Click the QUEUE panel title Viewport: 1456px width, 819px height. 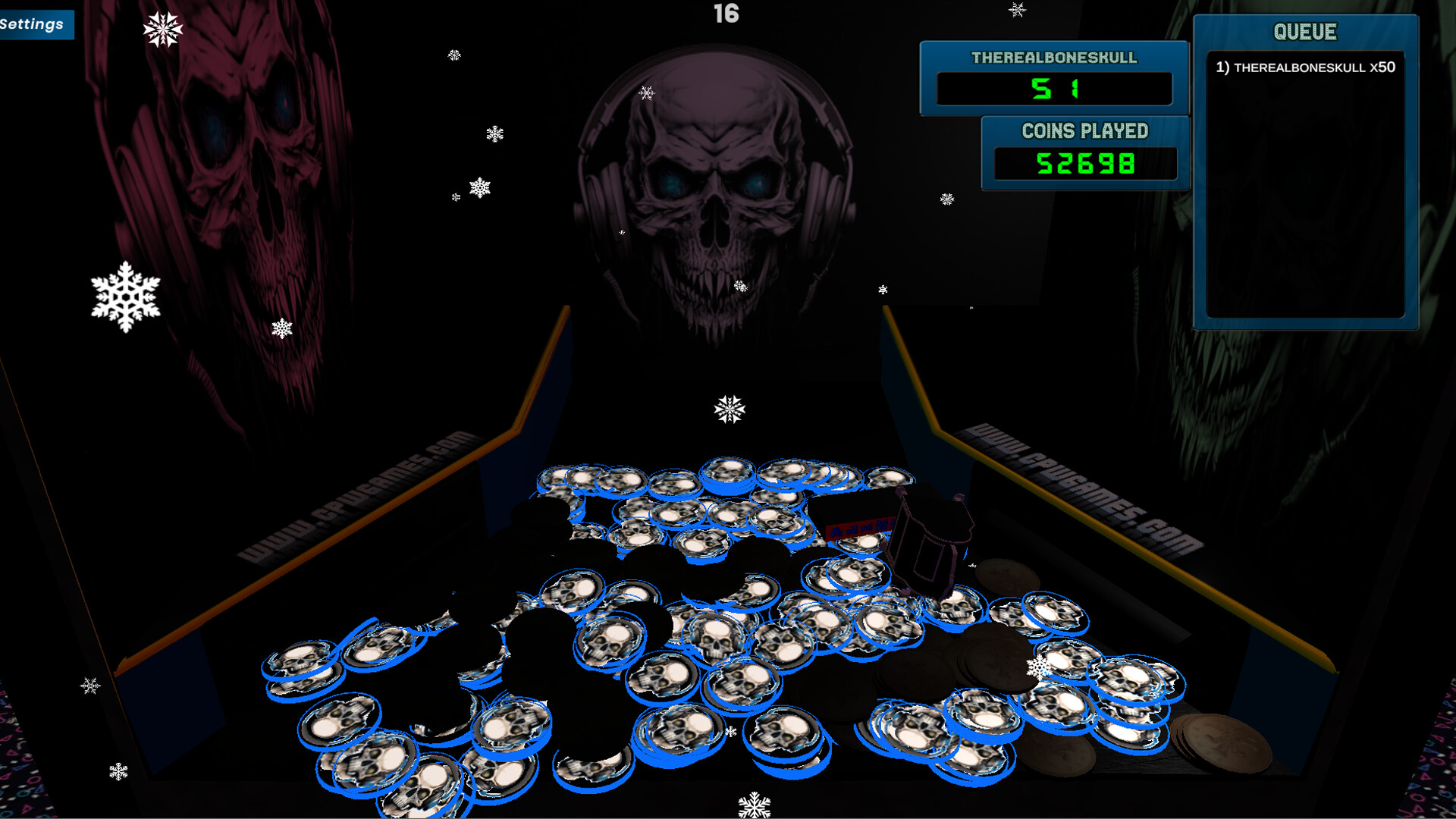[x=1306, y=32]
